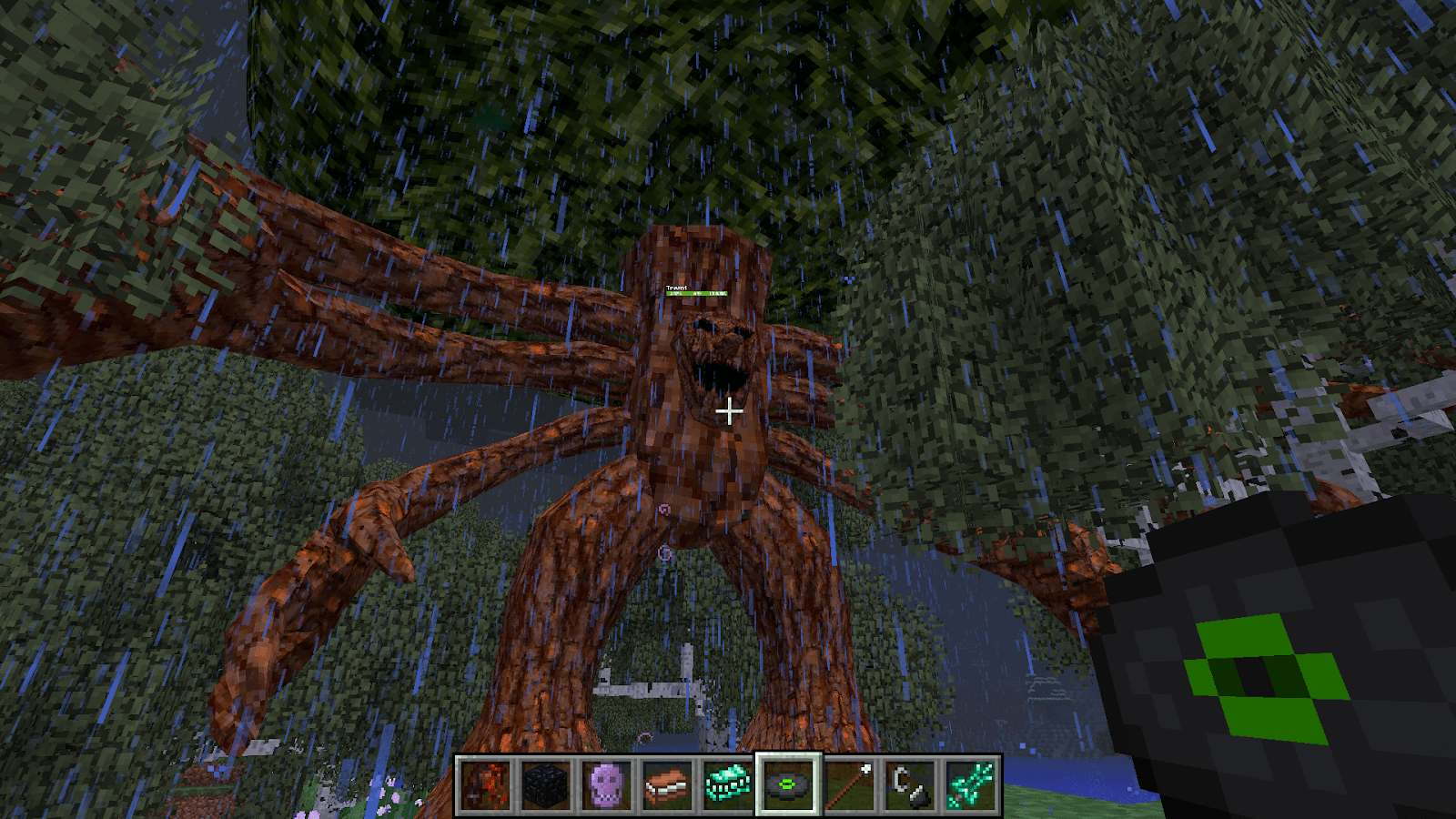Select the teal crystal arrows in slot nine

pyautogui.click(x=972, y=787)
